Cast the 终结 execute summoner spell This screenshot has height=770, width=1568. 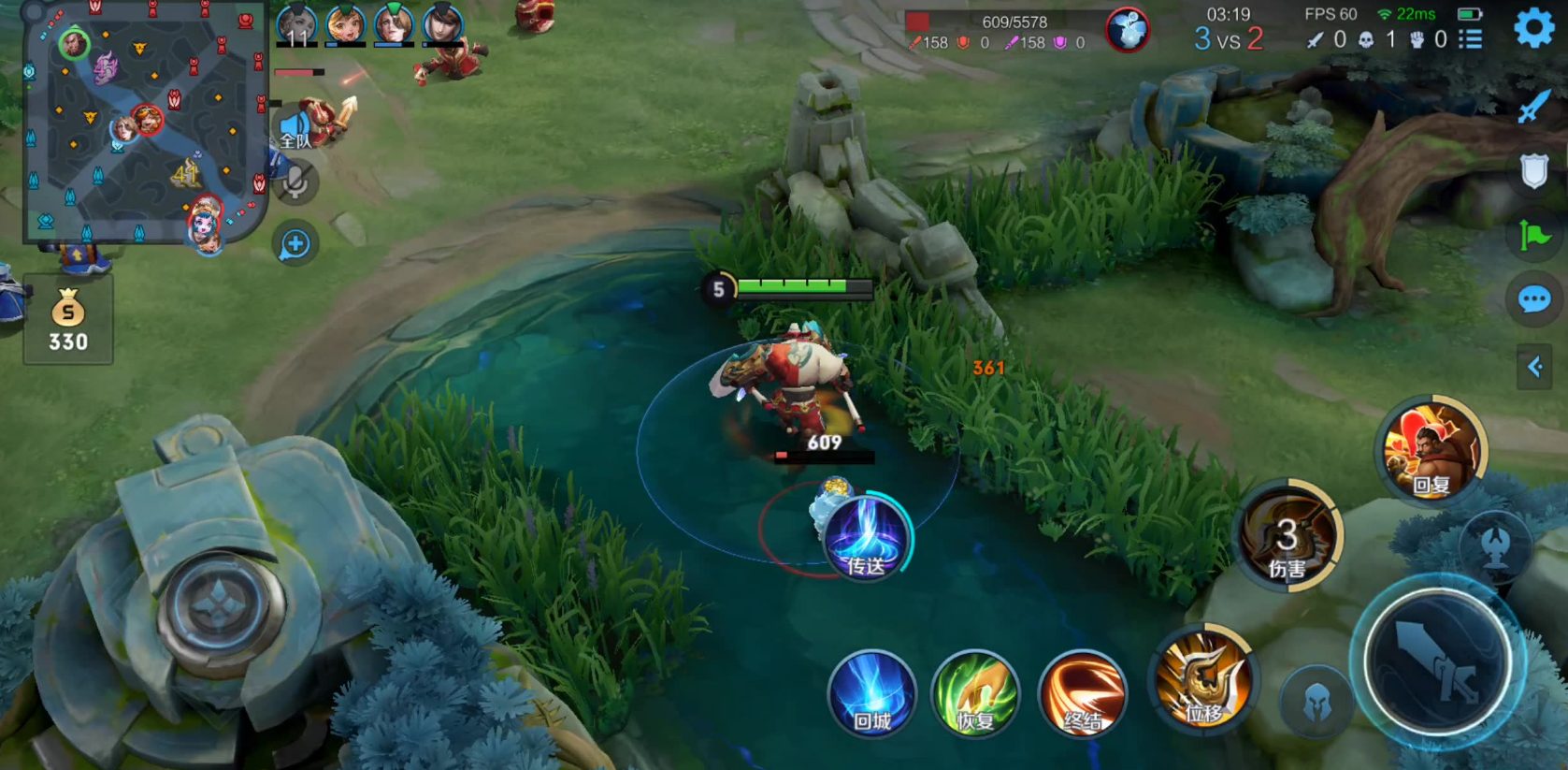click(x=1082, y=694)
